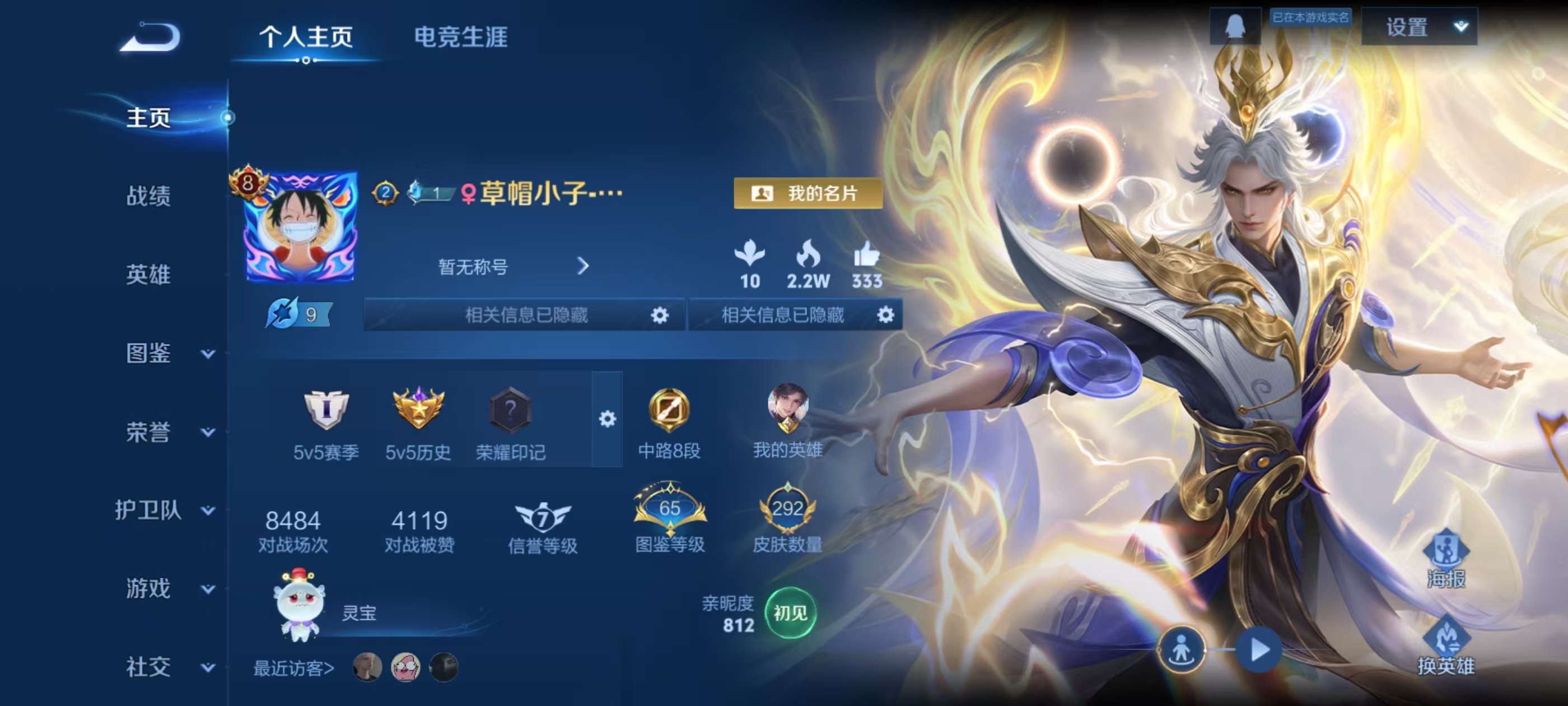
Task: Open the 海报 poster button
Action: tap(1446, 558)
